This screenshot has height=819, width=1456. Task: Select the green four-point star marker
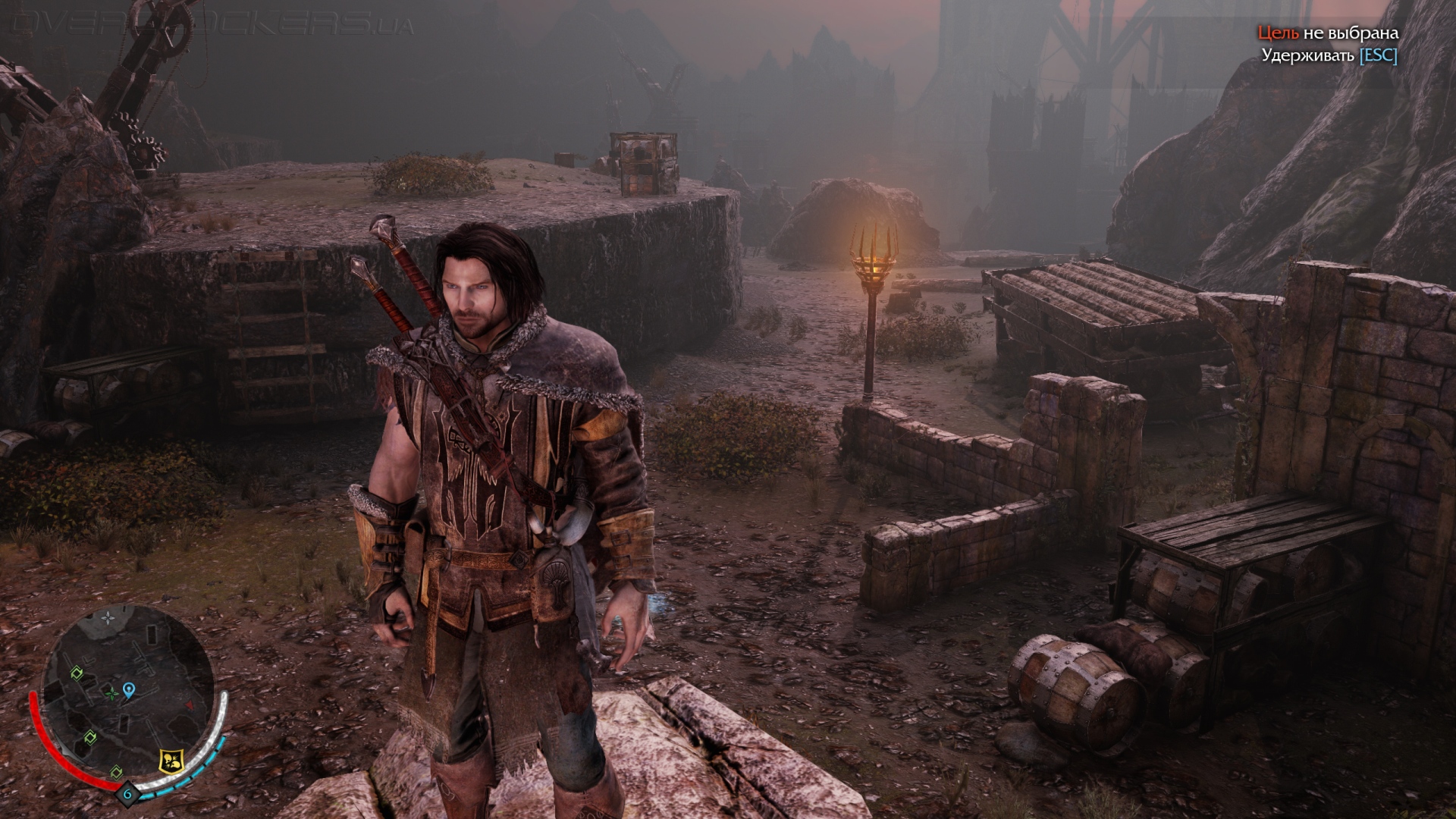(x=112, y=692)
